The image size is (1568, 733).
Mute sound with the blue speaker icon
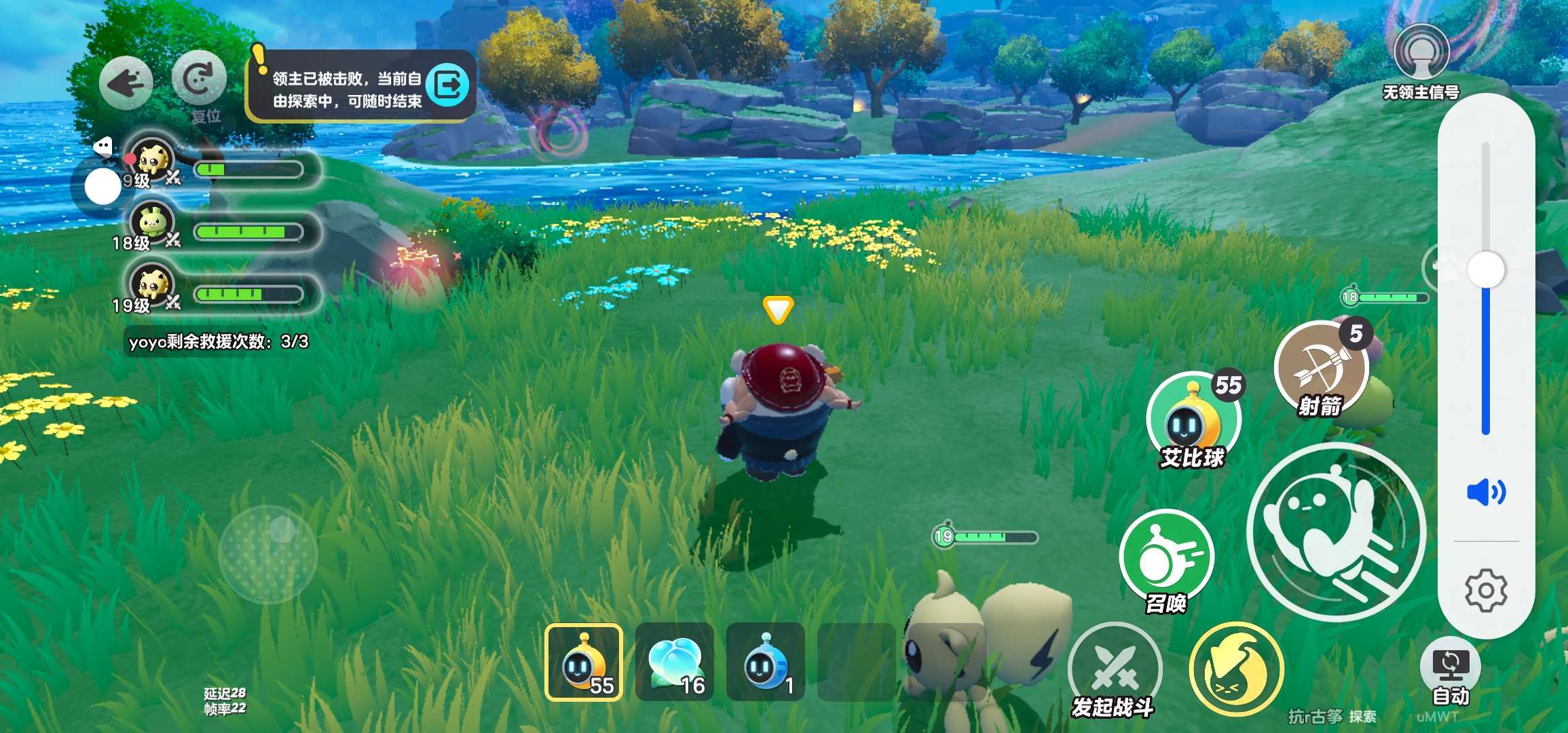point(1486,491)
